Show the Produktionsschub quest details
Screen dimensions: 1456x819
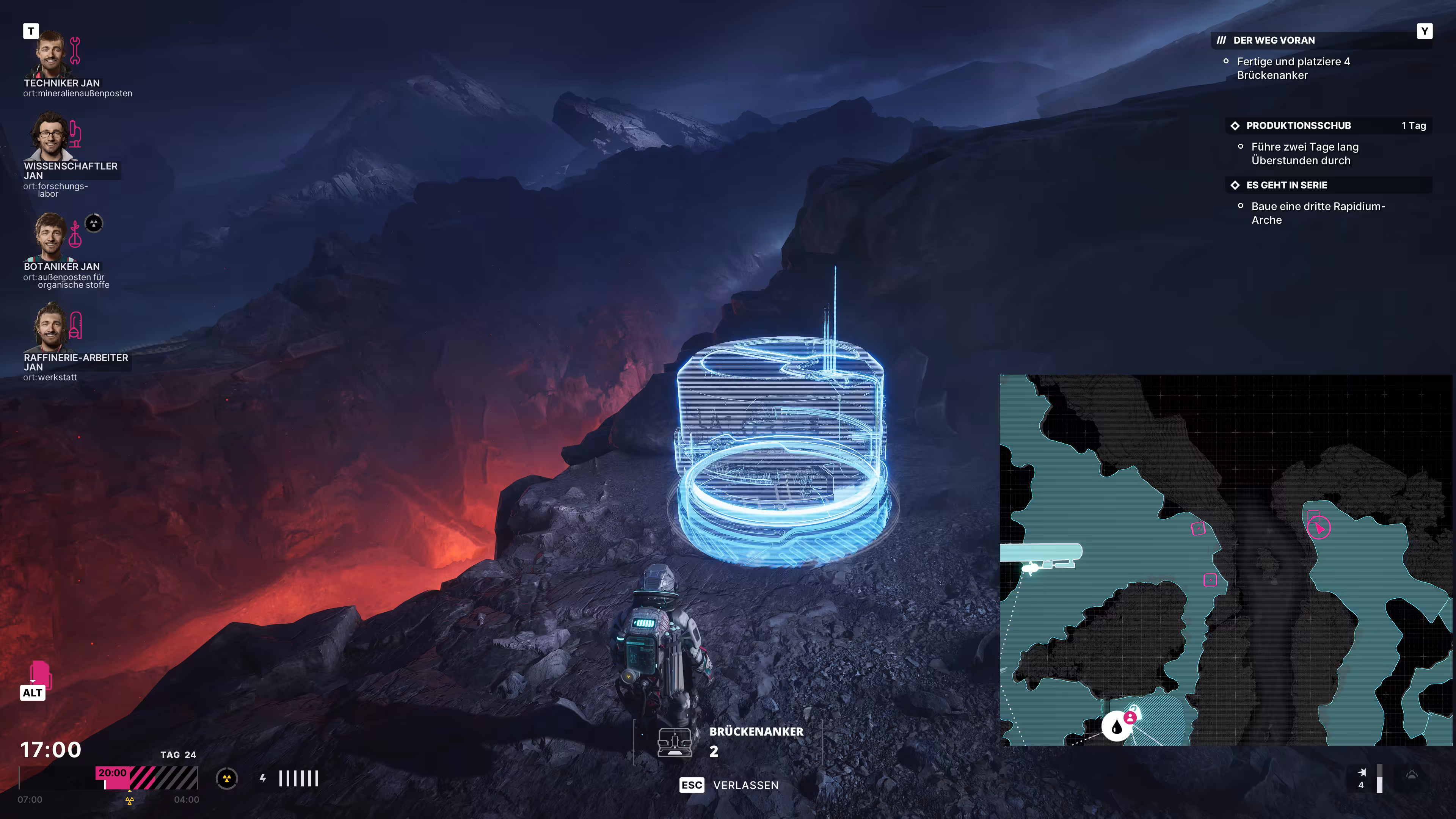coord(1298,126)
